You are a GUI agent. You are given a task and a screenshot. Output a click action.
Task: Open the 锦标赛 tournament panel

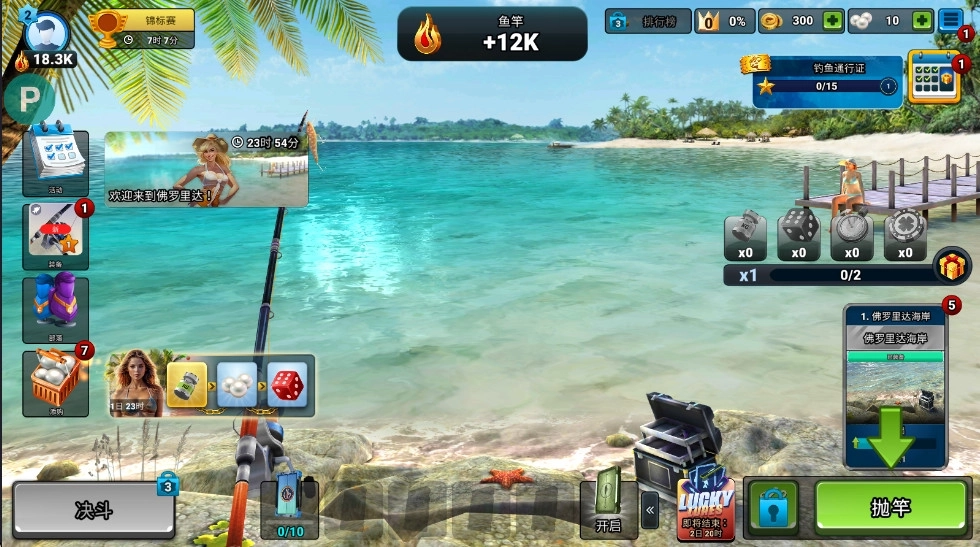pos(141,28)
